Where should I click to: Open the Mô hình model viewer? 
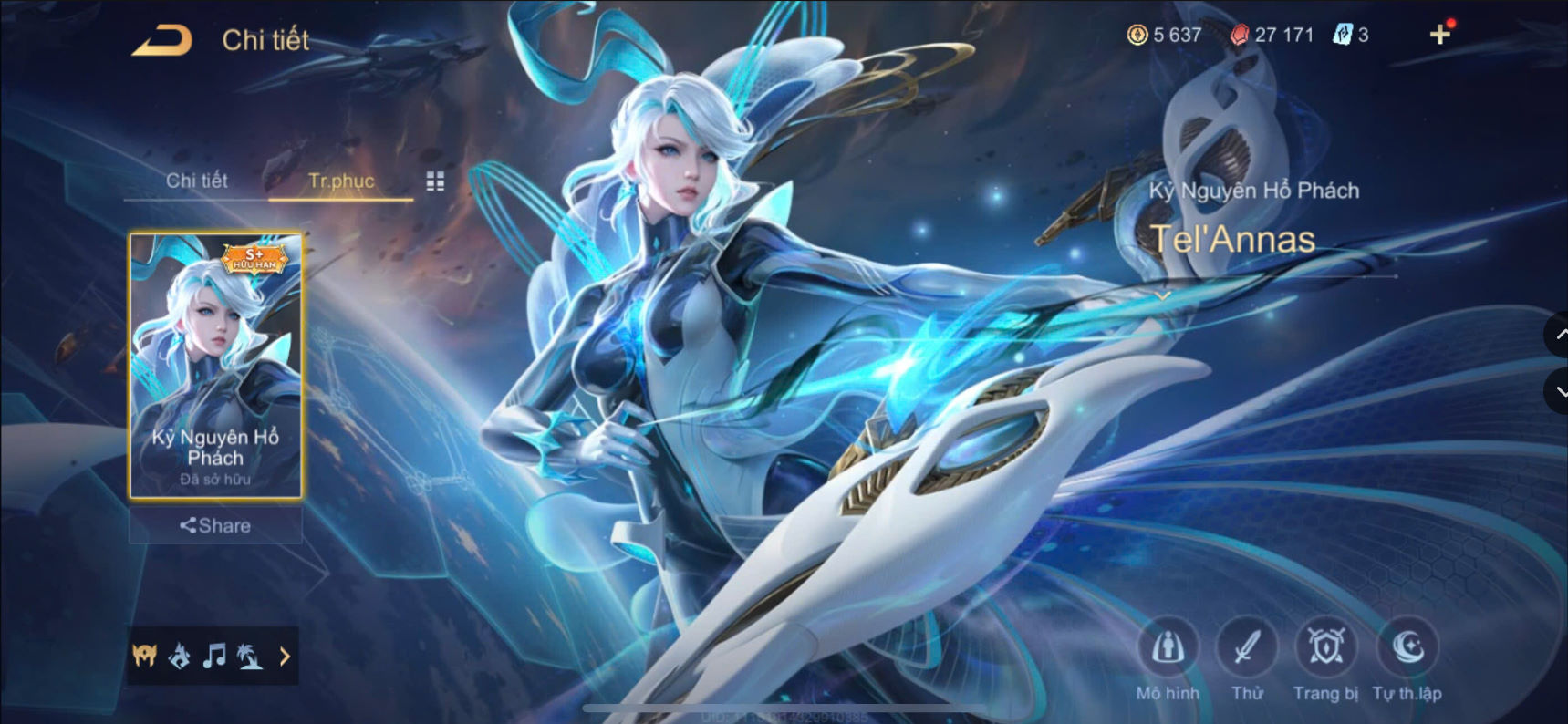click(1170, 651)
